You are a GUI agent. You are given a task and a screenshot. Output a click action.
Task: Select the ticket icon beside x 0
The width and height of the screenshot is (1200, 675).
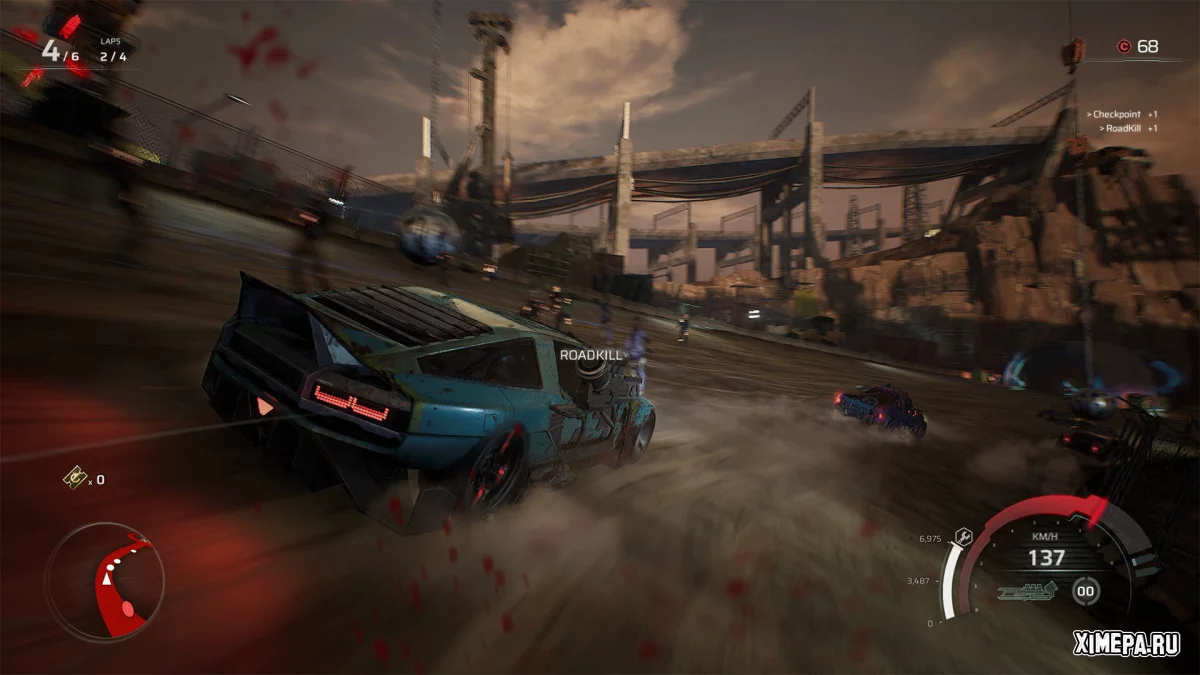coord(73,479)
